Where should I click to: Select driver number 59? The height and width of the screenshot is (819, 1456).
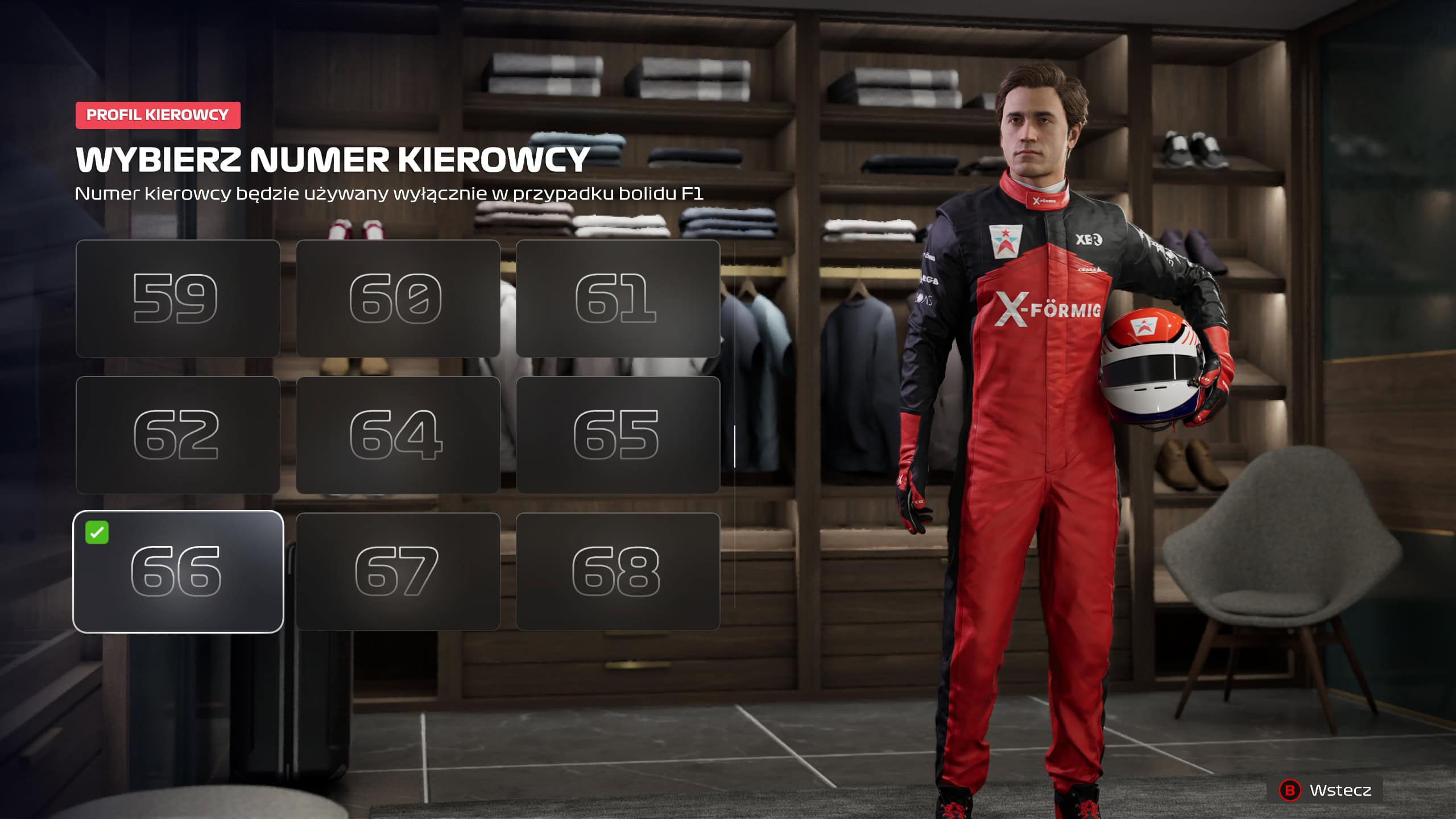[x=177, y=299]
